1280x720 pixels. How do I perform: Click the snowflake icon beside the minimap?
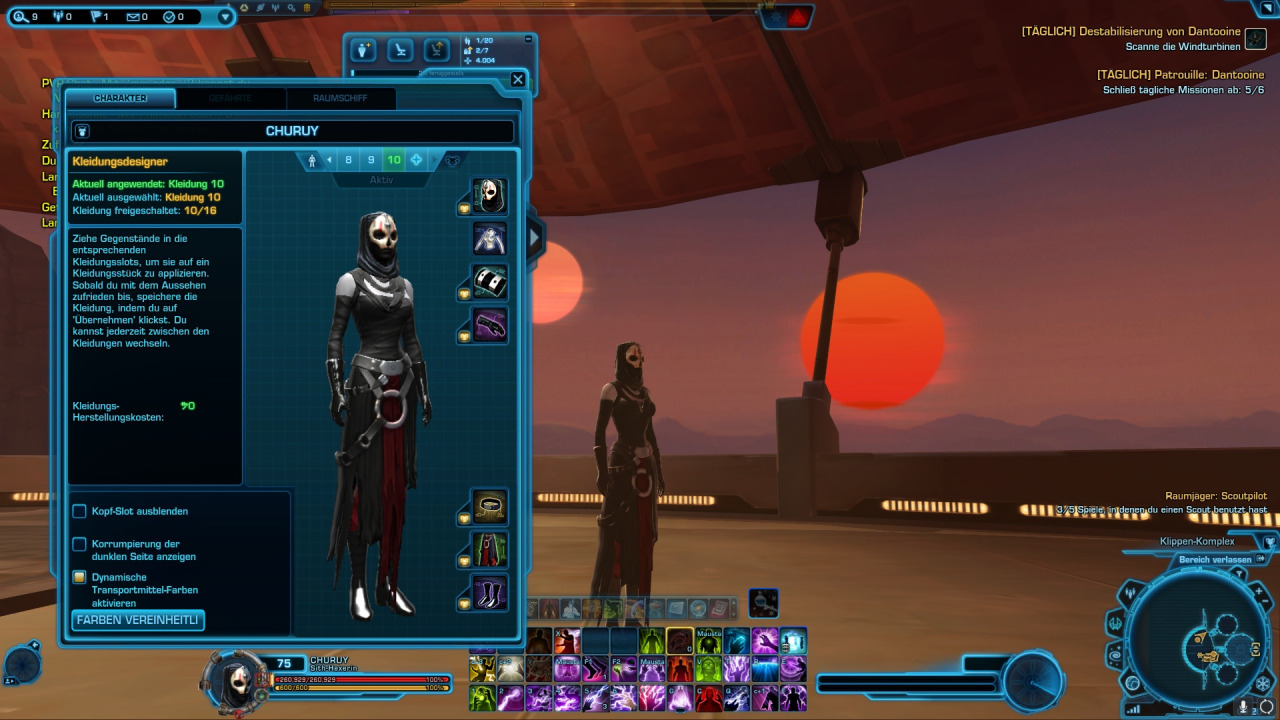click(1263, 683)
